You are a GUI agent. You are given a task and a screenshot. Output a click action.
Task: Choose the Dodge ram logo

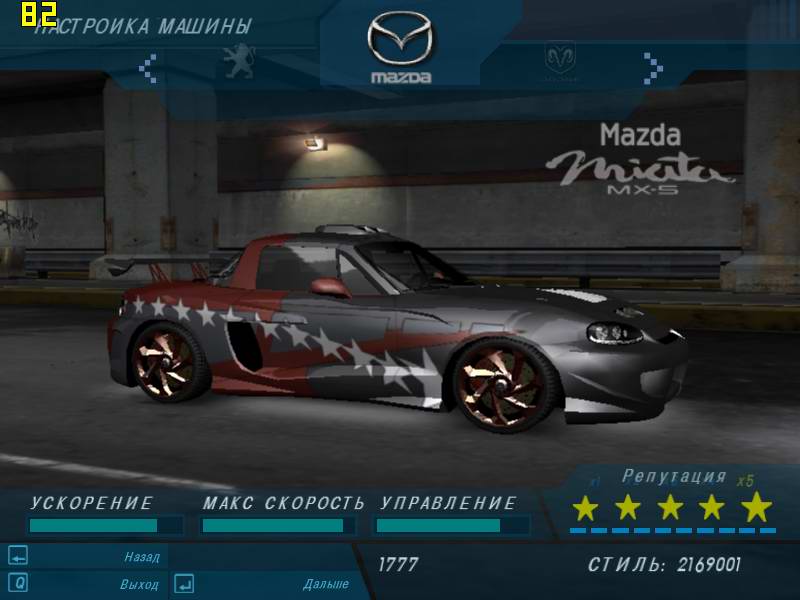click(560, 59)
